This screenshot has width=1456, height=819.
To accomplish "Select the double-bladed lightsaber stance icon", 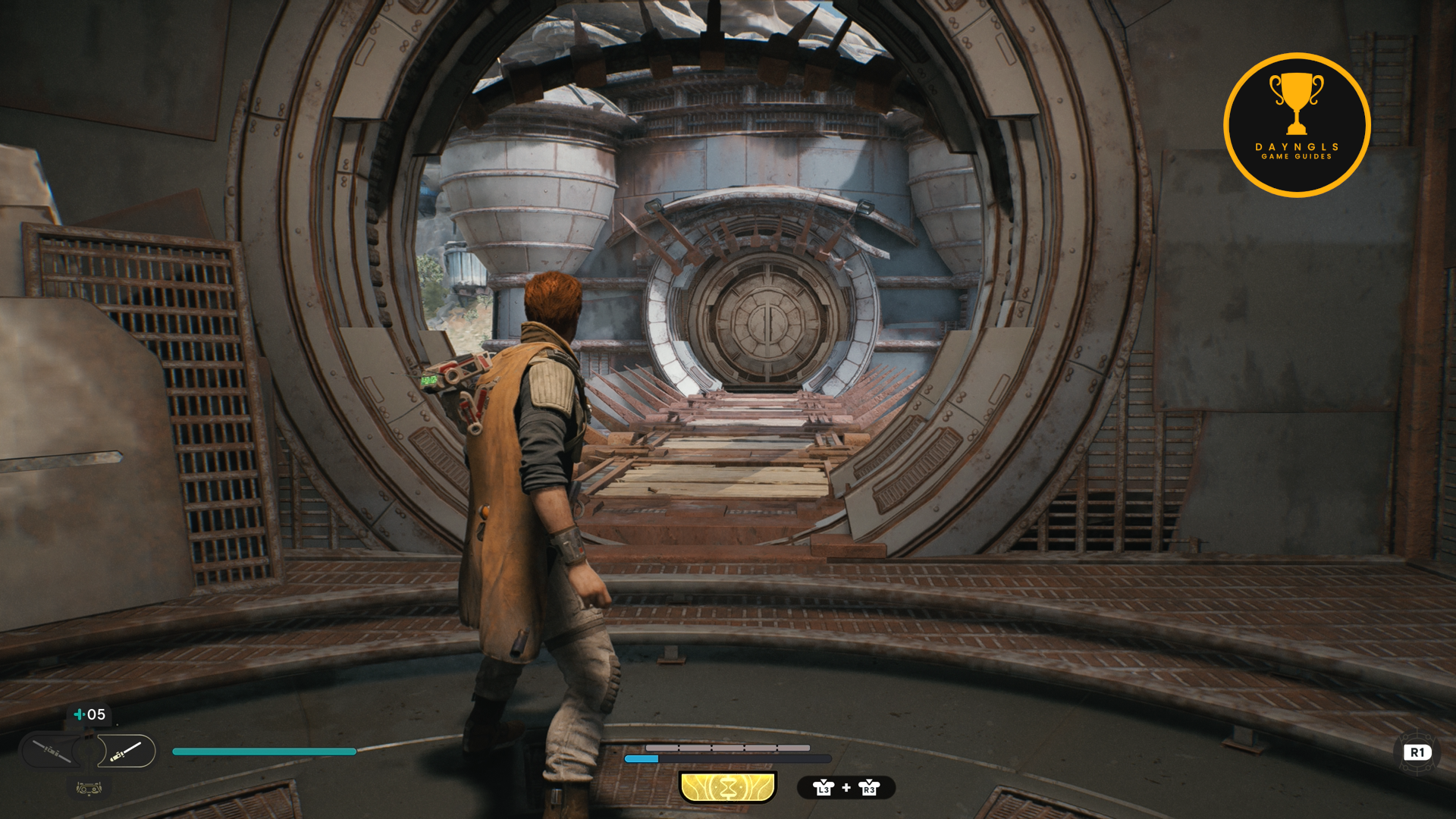I will (52, 752).
